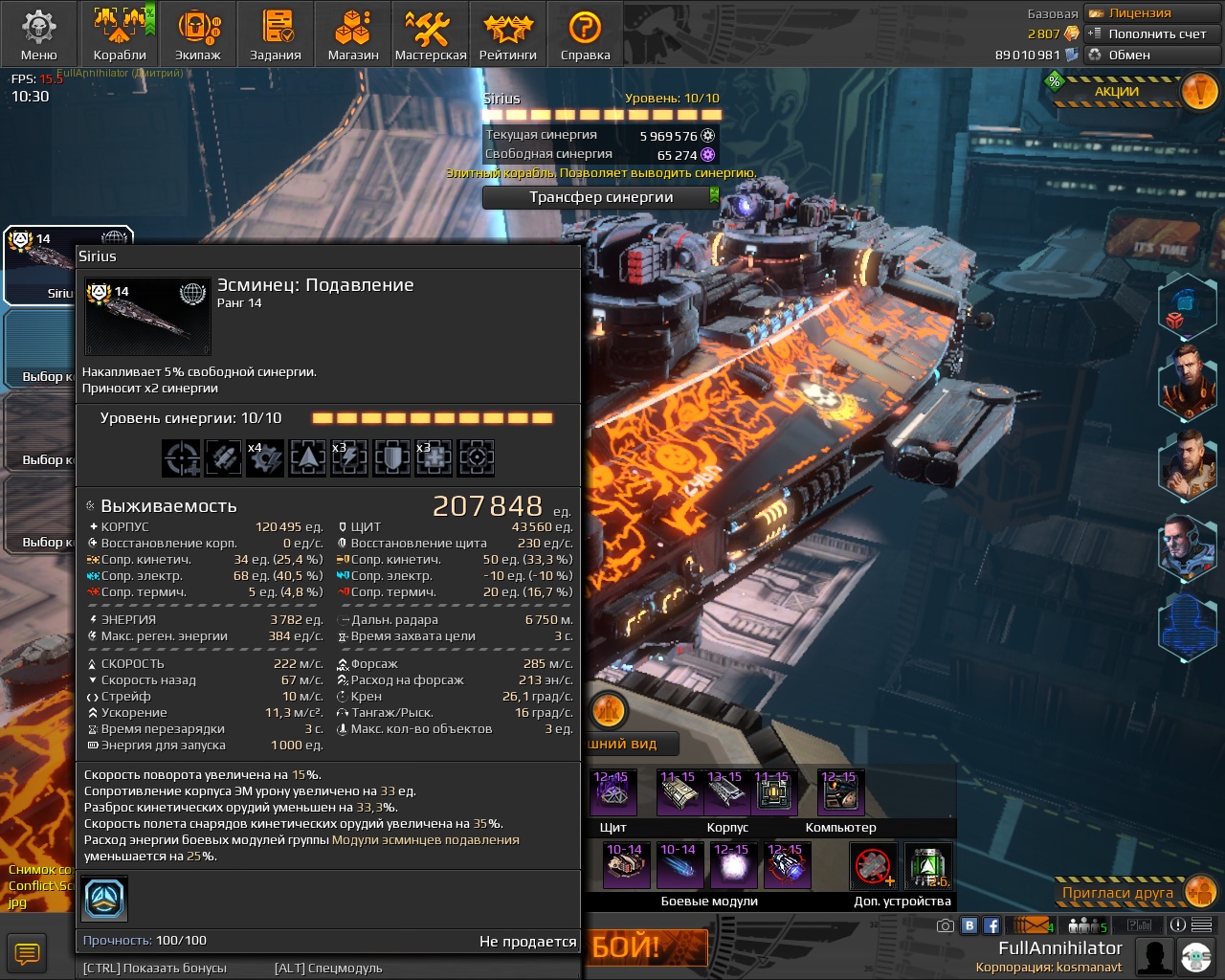The height and width of the screenshot is (980, 1225).
Task: Choose Пополнить счет to add funds
Action: [x=1147, y=34]
